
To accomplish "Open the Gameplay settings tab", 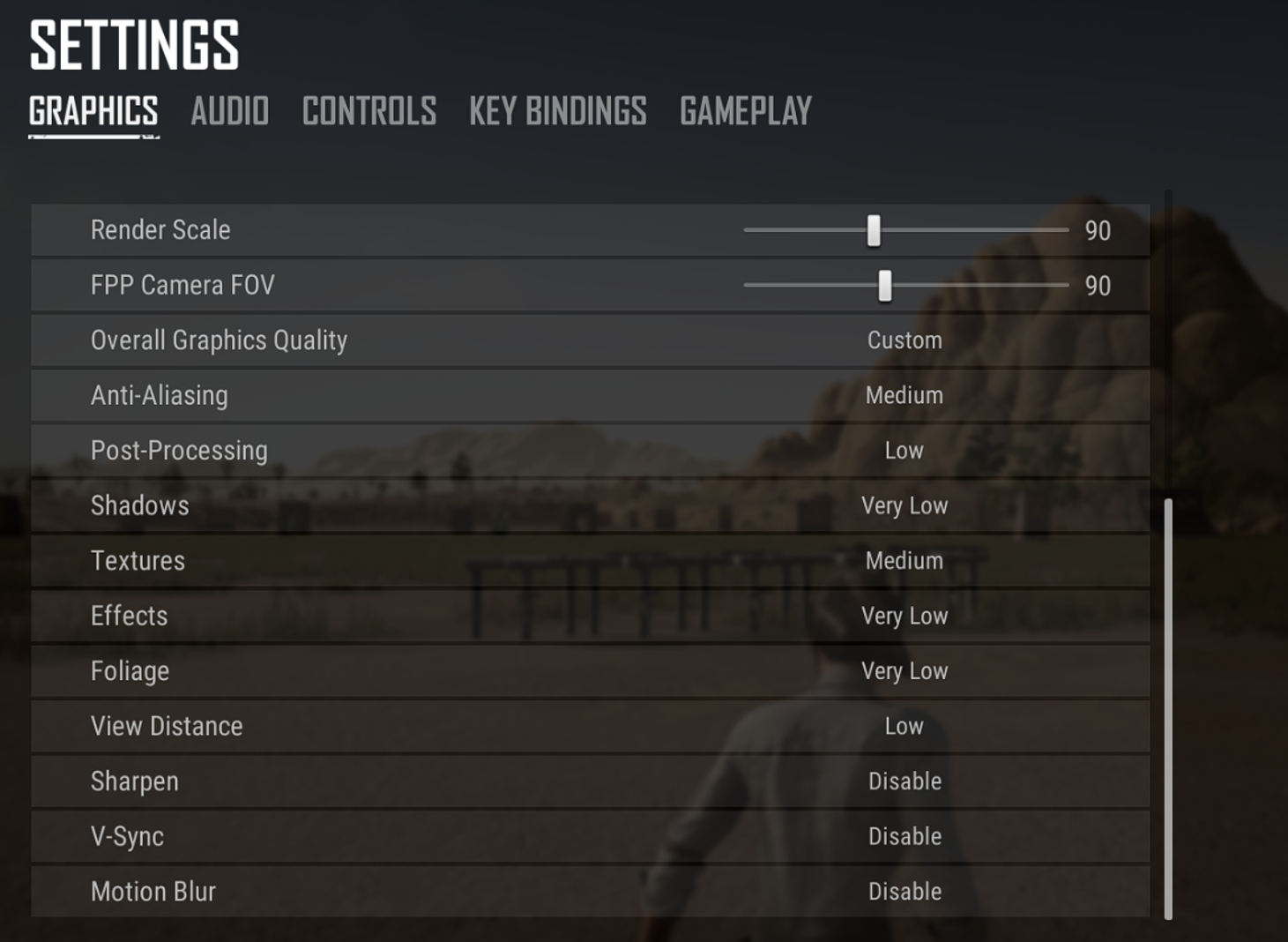I will [x=745, y=111].
